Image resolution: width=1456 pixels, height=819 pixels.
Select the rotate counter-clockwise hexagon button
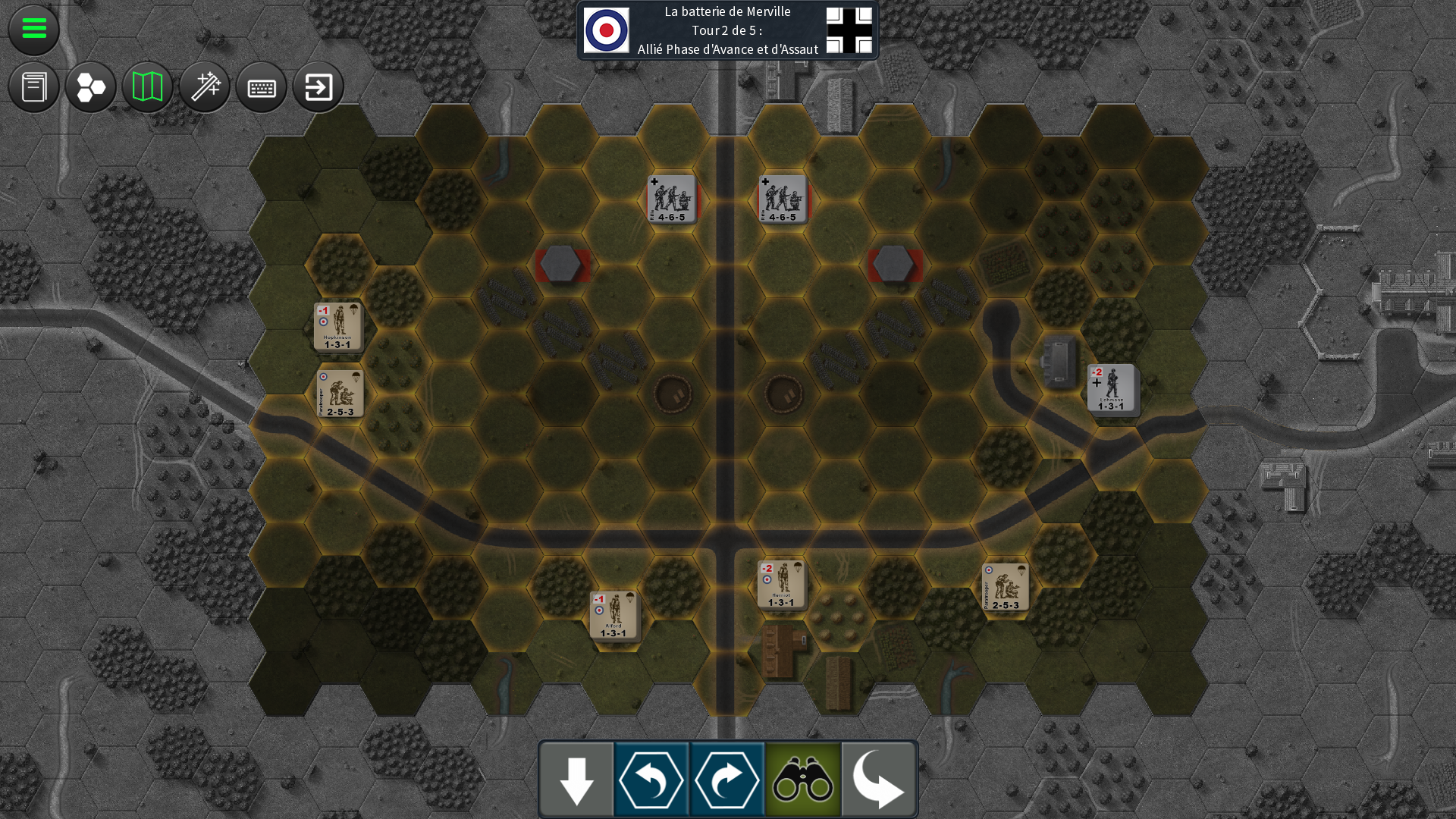point(651,780)
